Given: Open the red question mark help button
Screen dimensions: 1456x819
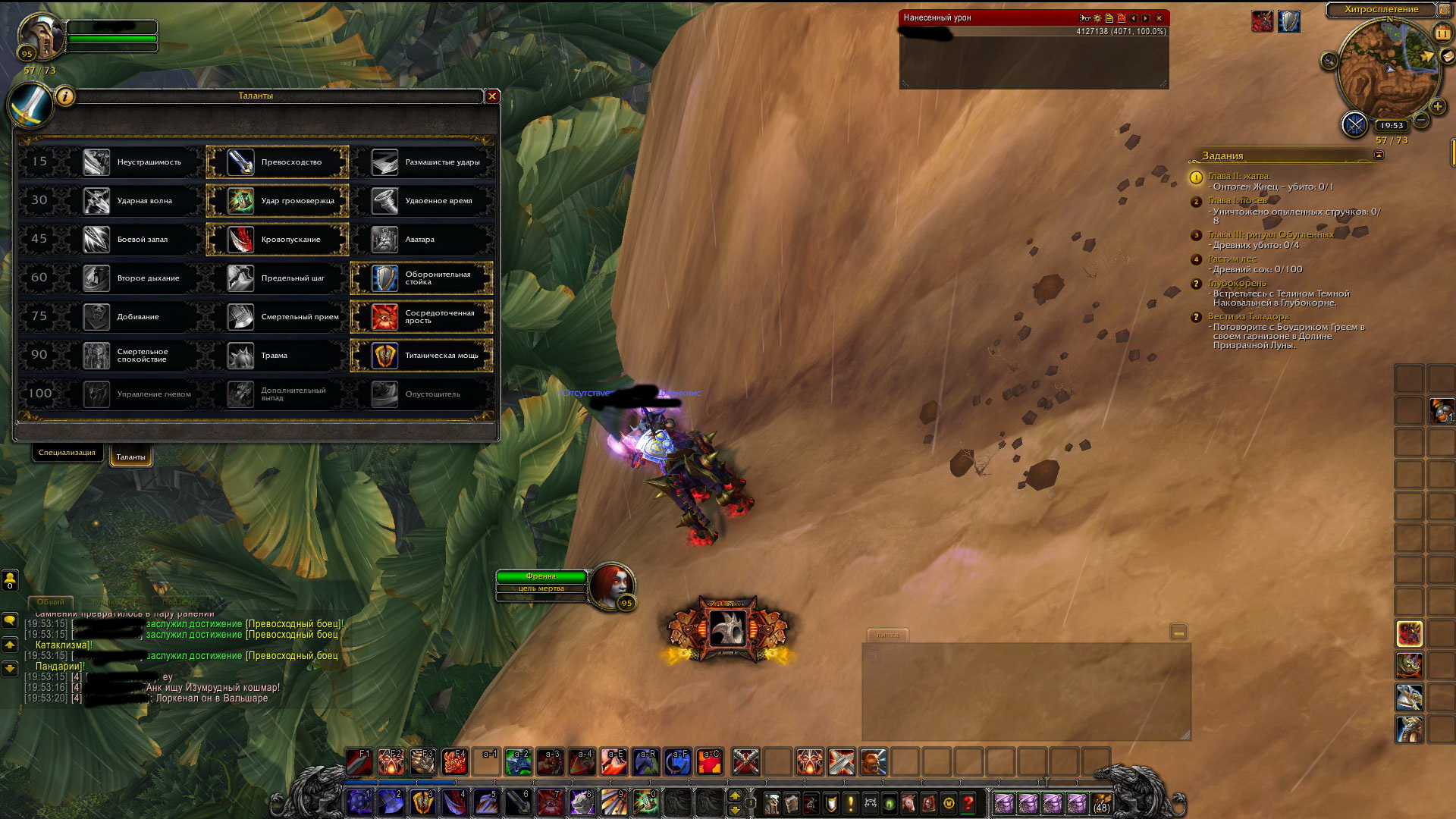Looking at the screenshot, I should pos(968,803).
